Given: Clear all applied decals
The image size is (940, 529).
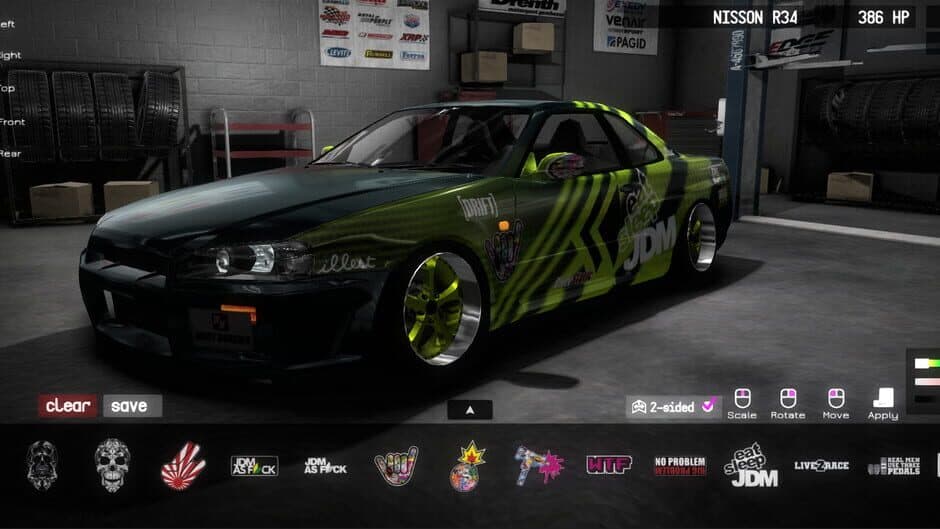Looking at the screenshot, I should (x=68, y=406).
